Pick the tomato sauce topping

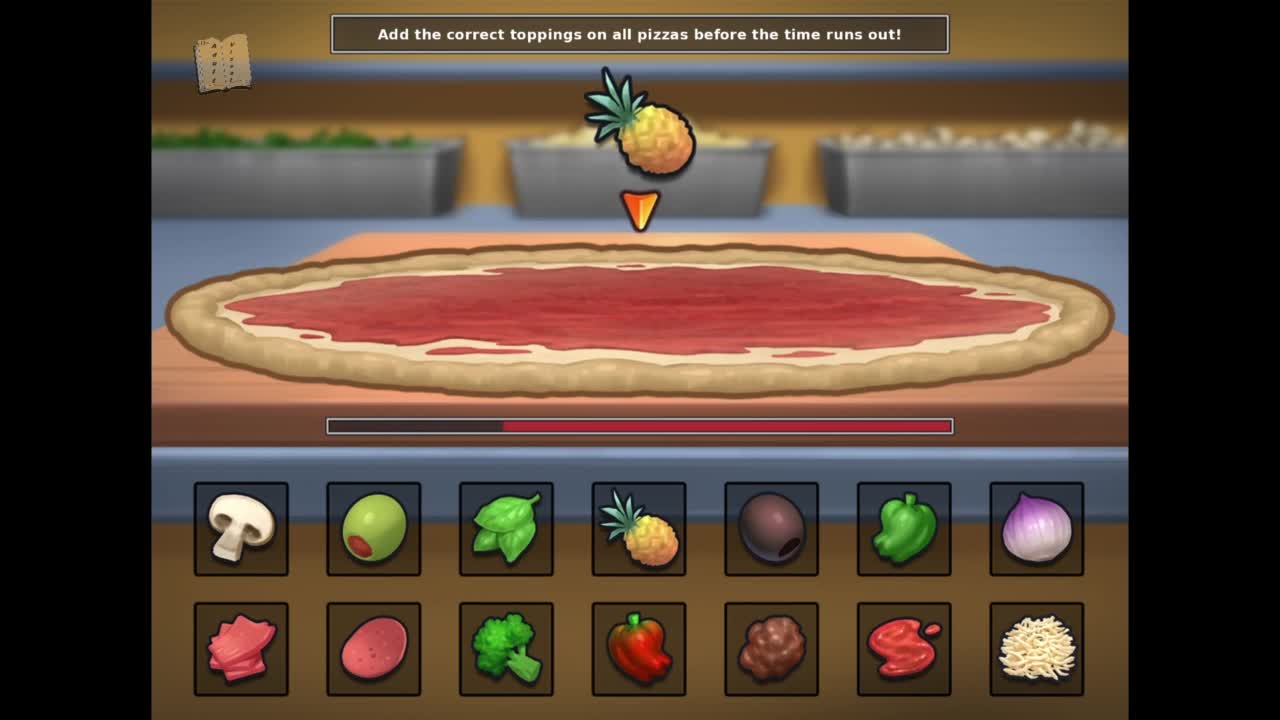point(904,649)
